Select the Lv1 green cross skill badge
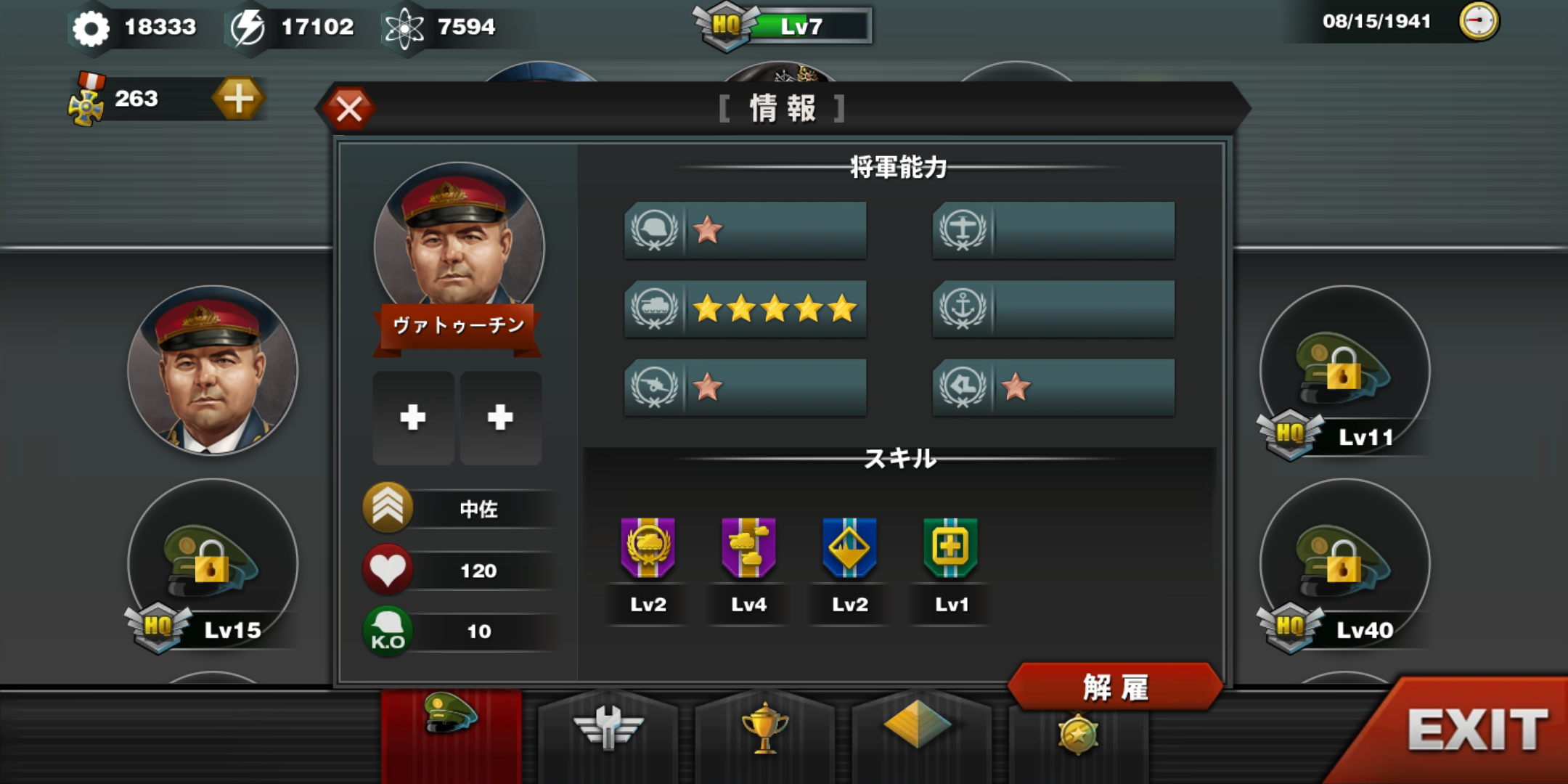The width and height of the screenshot is (1568, 784). (950, 550)
